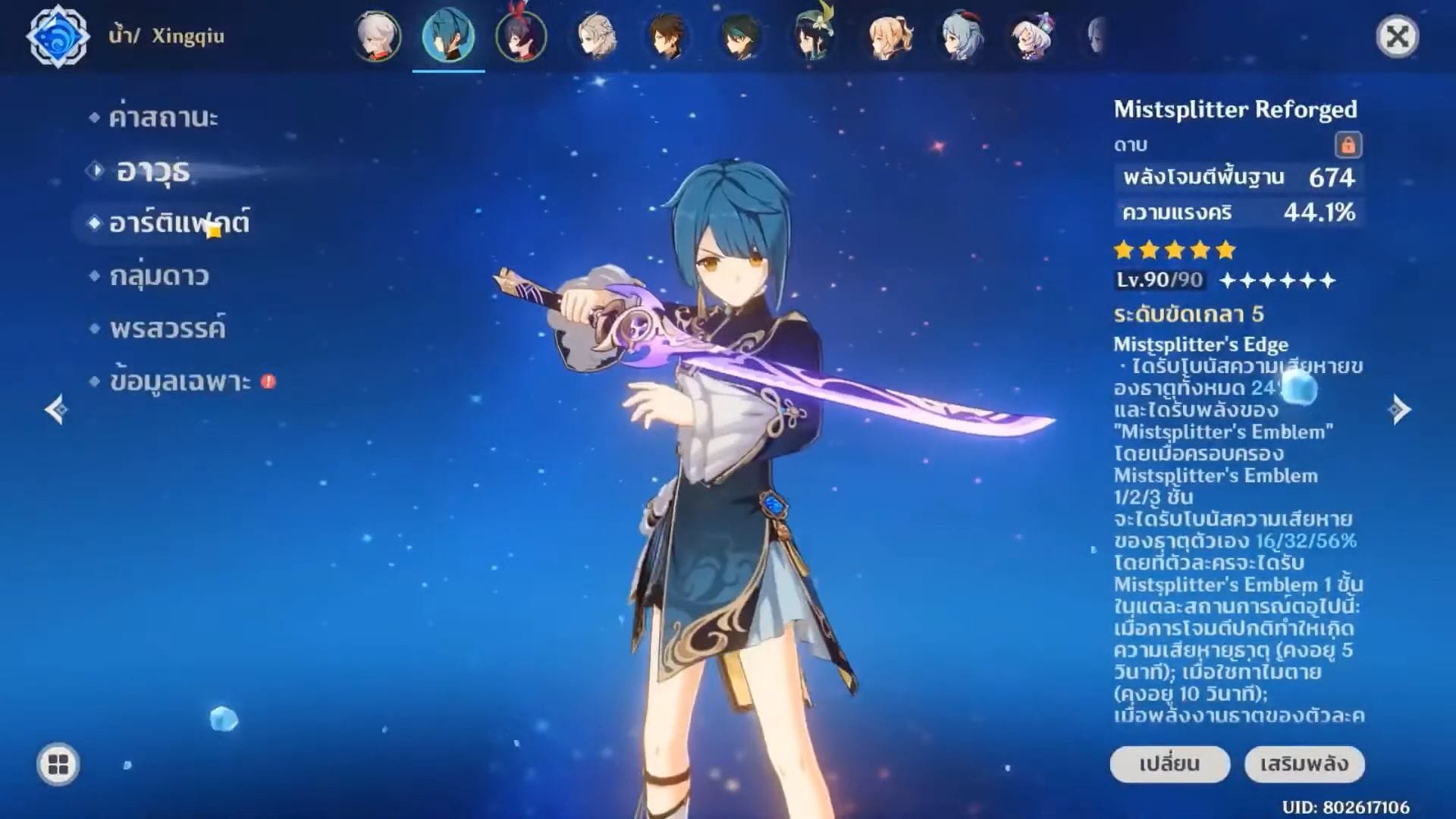Open the กลุ่มดาว (Constellations) menu entry

click(160, 276)
